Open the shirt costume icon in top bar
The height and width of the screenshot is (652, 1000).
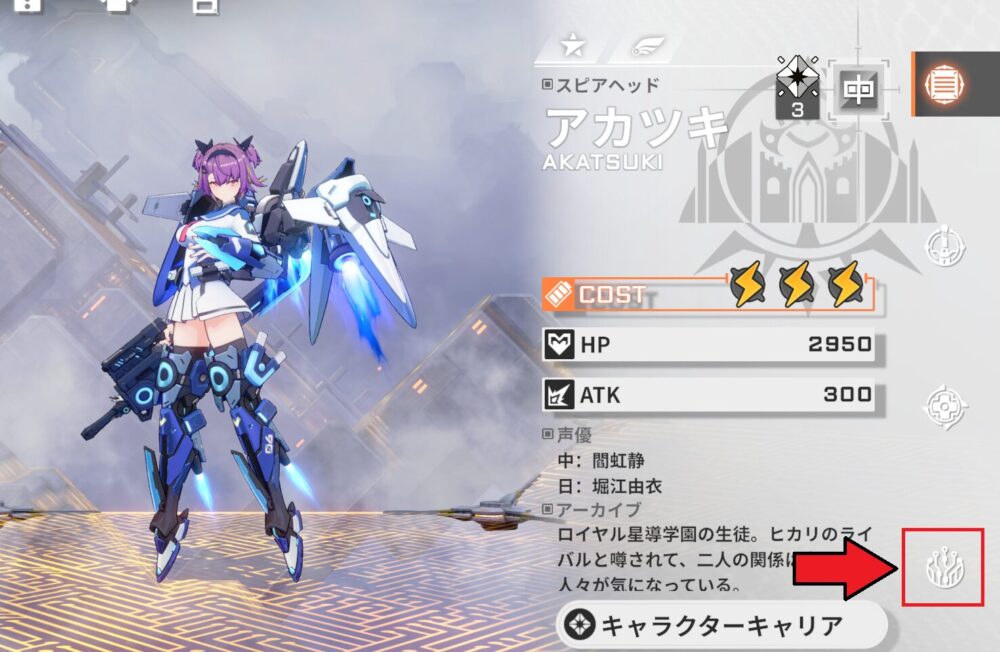[118, 5]
